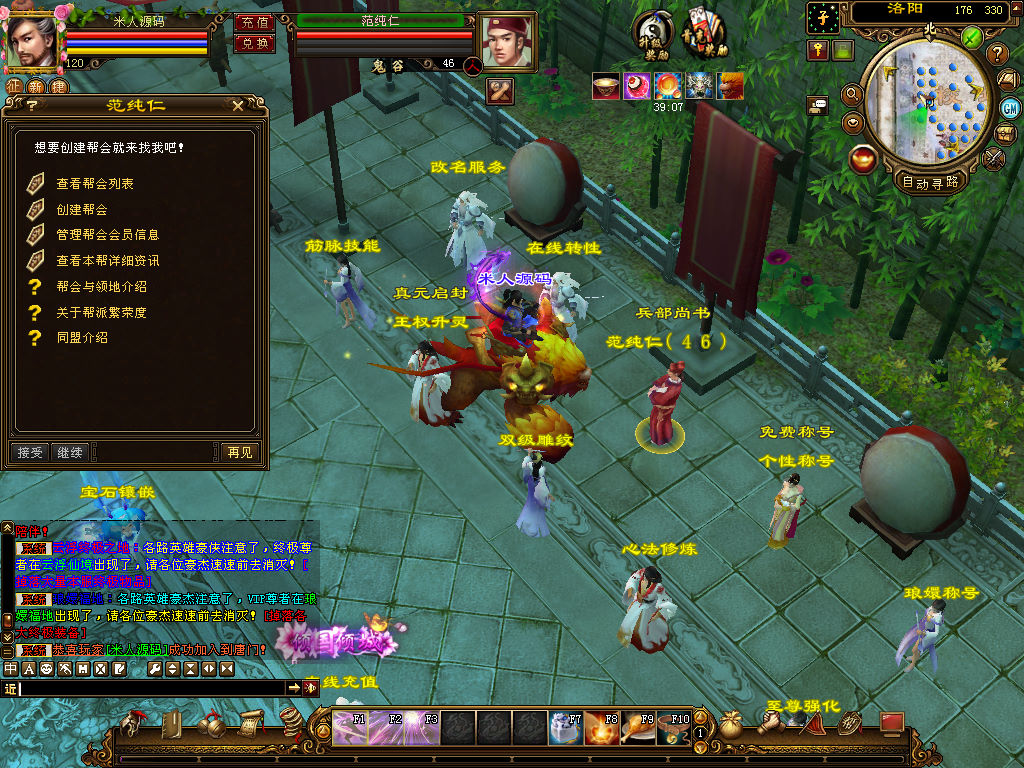Click the 兑换 exchange button

pyautogui.click(x=254, y=43)
